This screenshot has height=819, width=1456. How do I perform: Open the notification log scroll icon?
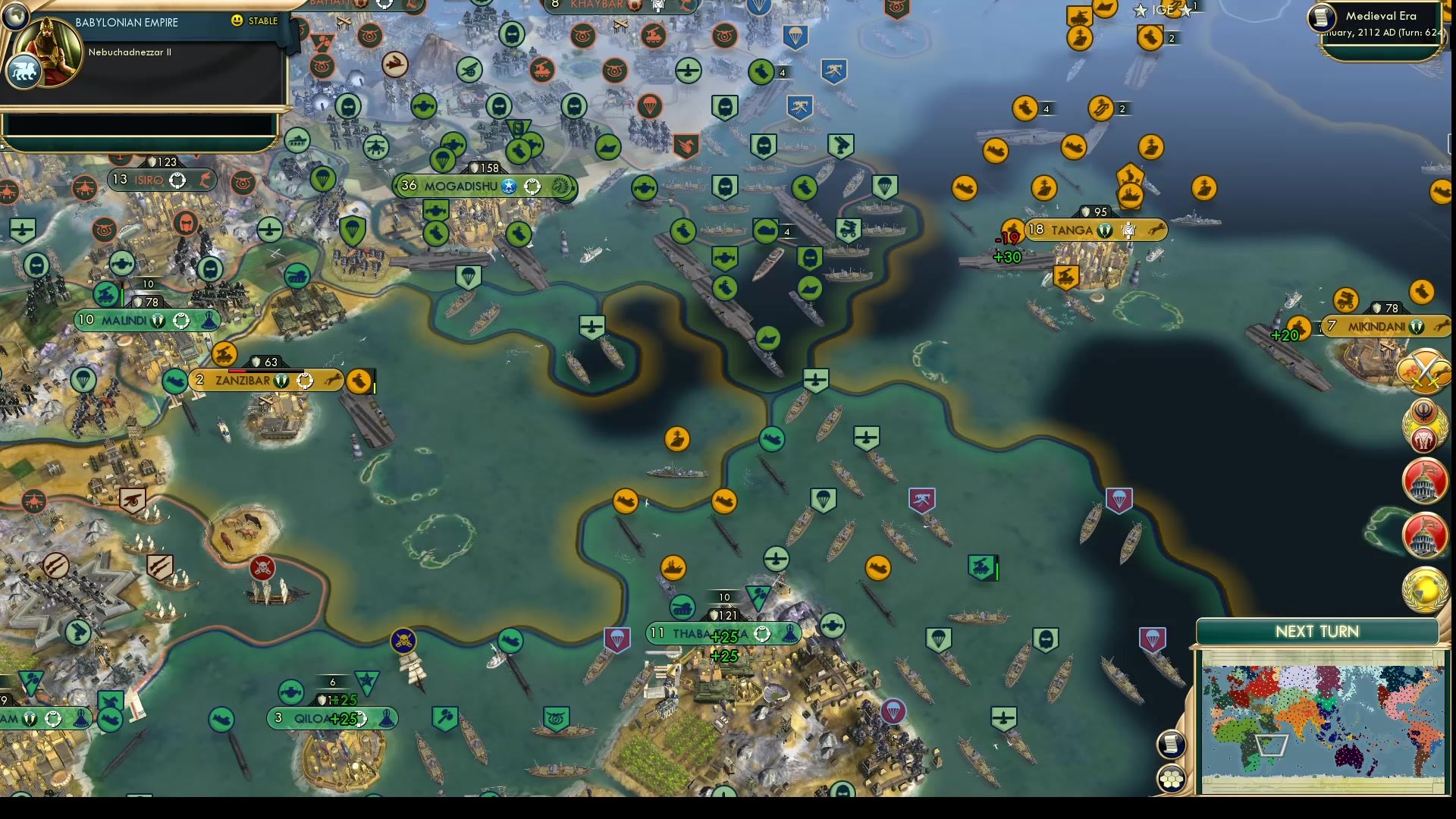pyautogui.click(x=1171, y=743)
